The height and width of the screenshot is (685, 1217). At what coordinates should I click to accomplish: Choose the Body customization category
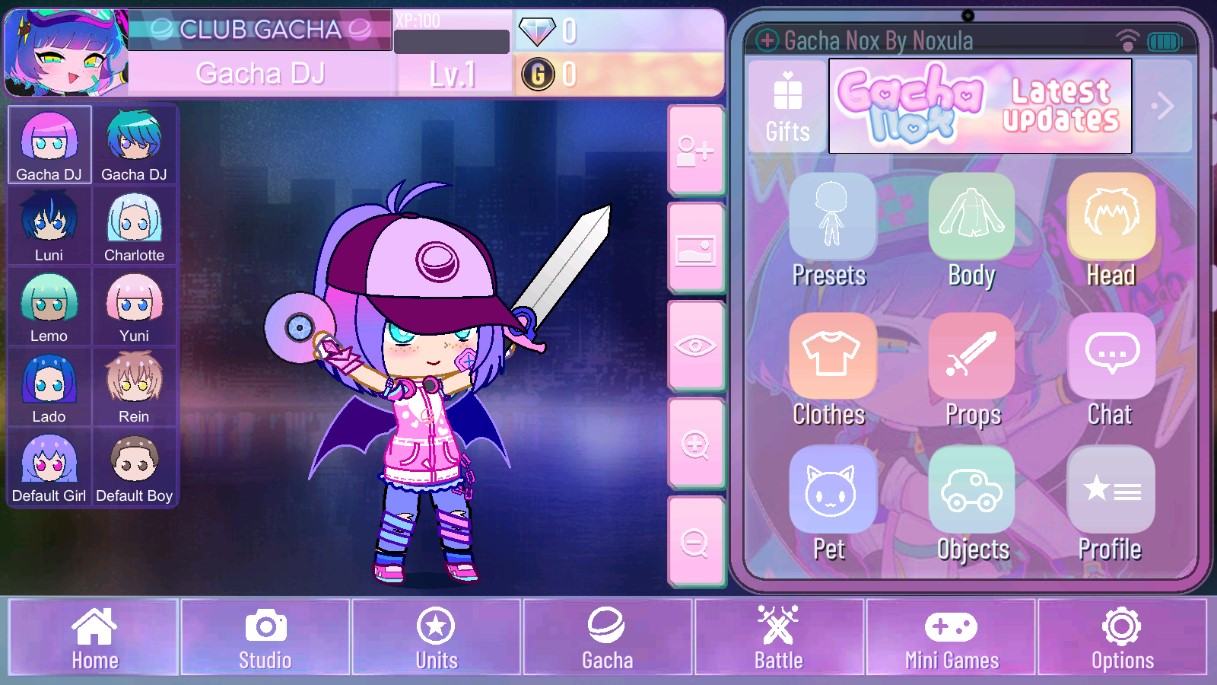tap(971, 230)
